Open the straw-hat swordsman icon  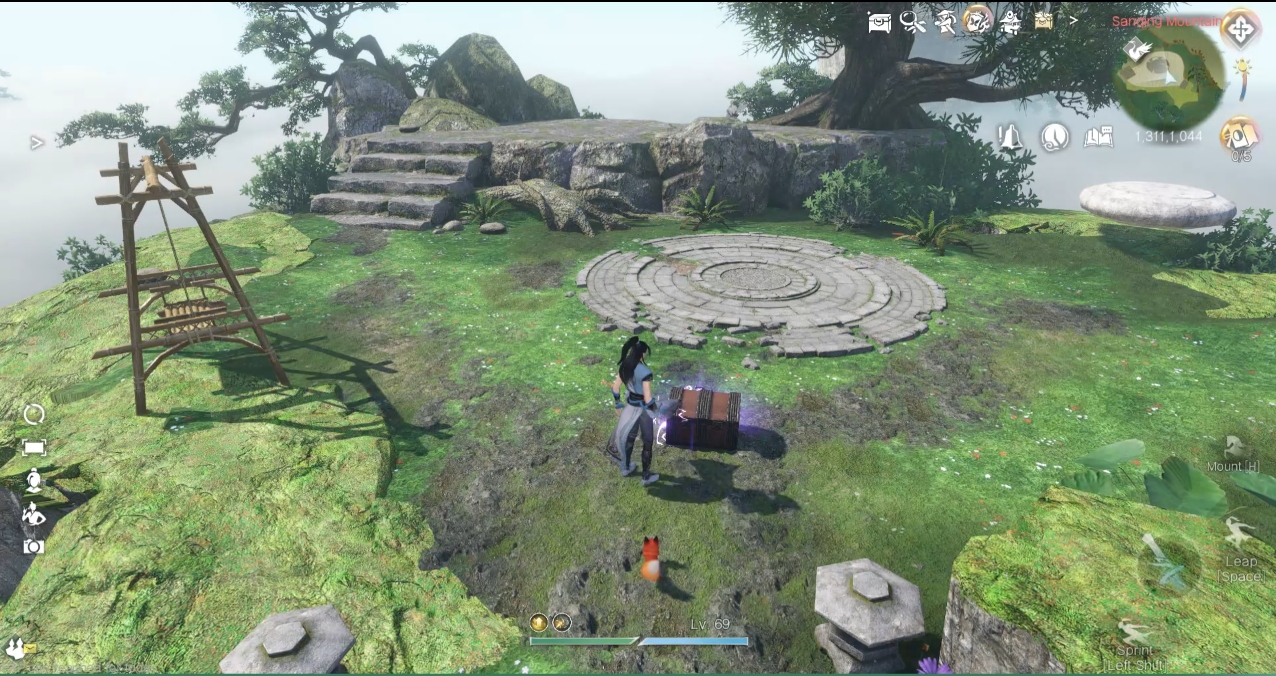tap(945, 22)
